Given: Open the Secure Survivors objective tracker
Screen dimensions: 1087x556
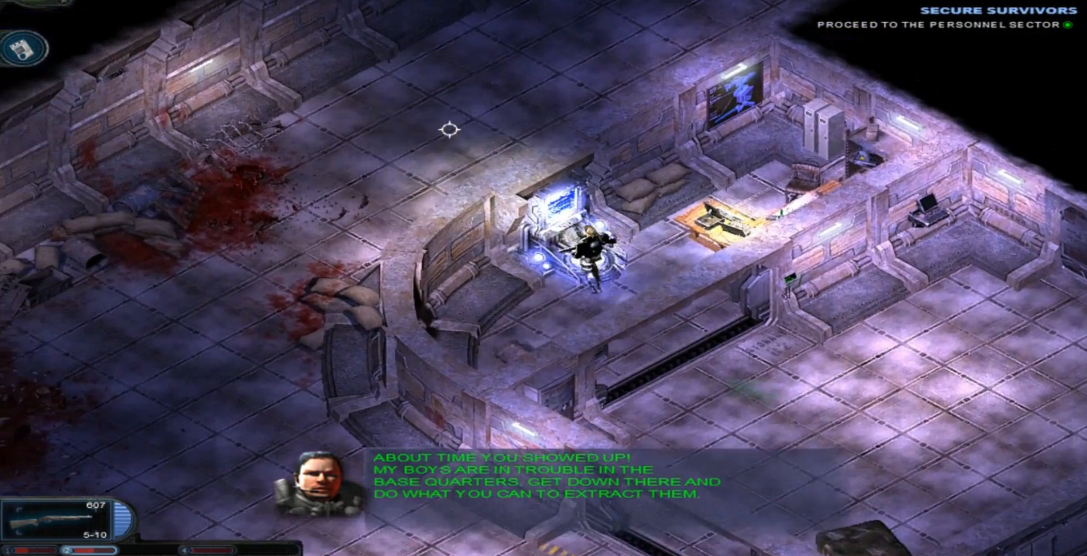Looking at the screenshot, I should click(x=995, y=11).
